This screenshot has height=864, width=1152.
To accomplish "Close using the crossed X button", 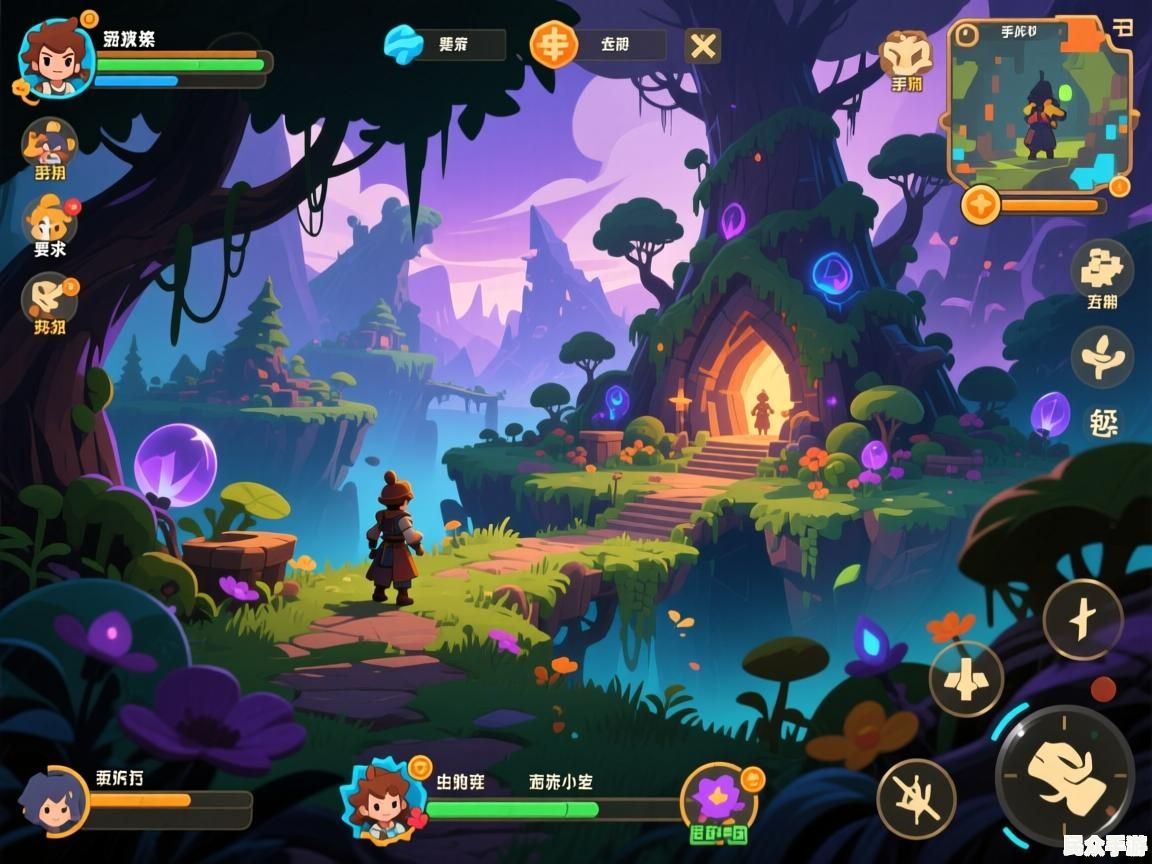I will click(703, 45).
